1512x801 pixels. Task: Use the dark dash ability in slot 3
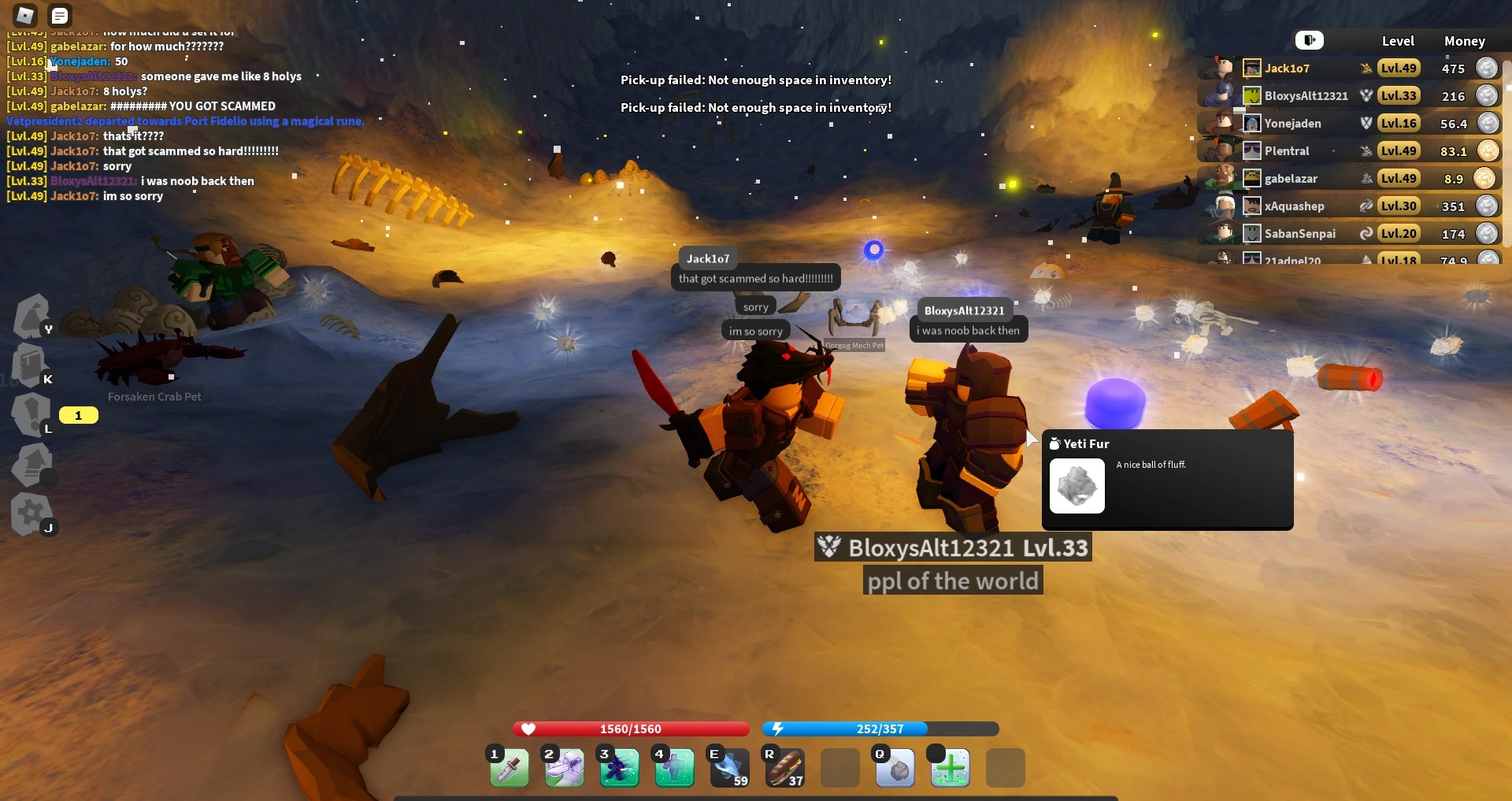click(x=620, y=768)
